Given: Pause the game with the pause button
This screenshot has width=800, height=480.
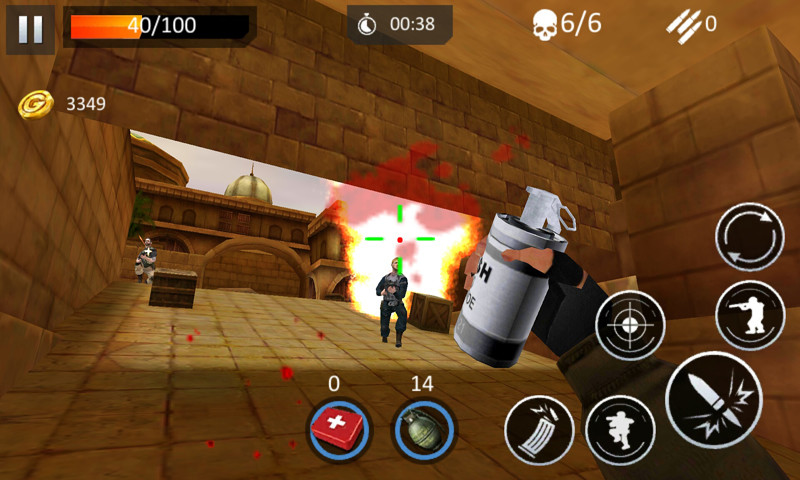Looking at the screenshot, I should pos(30,29).
